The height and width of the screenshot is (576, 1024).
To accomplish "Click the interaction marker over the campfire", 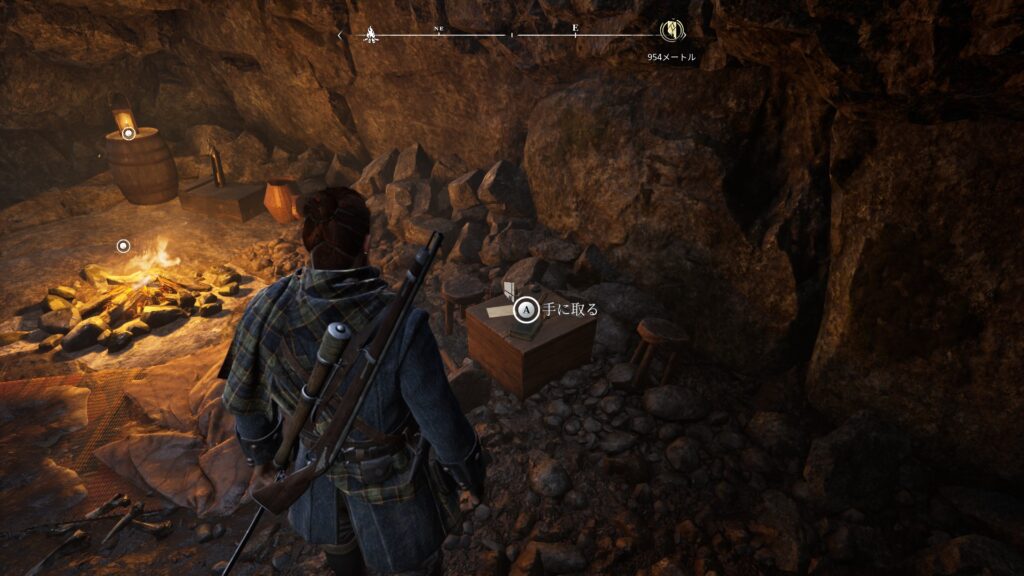I will pos(123,245).
